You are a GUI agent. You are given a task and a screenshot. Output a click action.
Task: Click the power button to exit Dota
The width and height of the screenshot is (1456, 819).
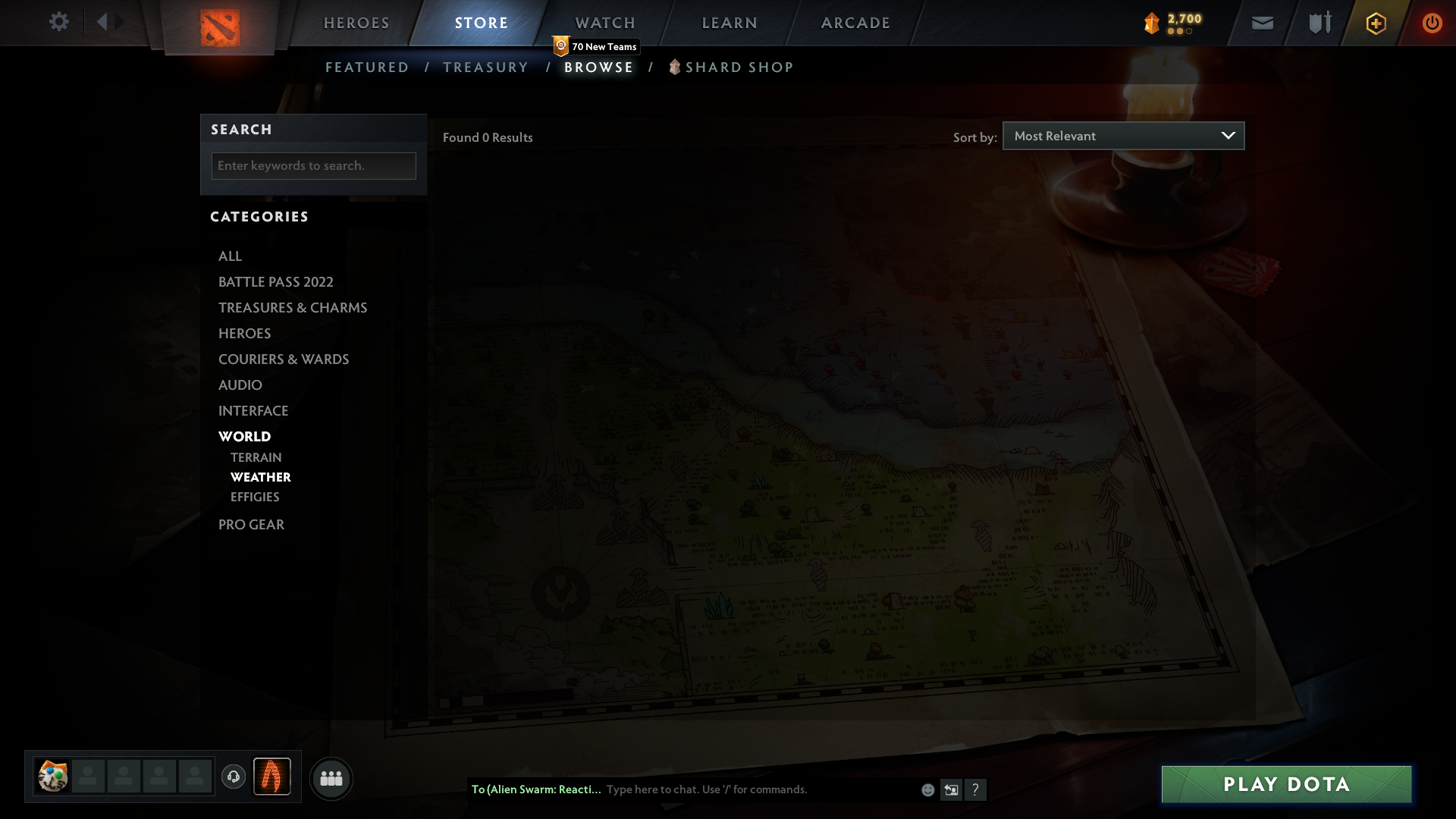click(1432, 23)
